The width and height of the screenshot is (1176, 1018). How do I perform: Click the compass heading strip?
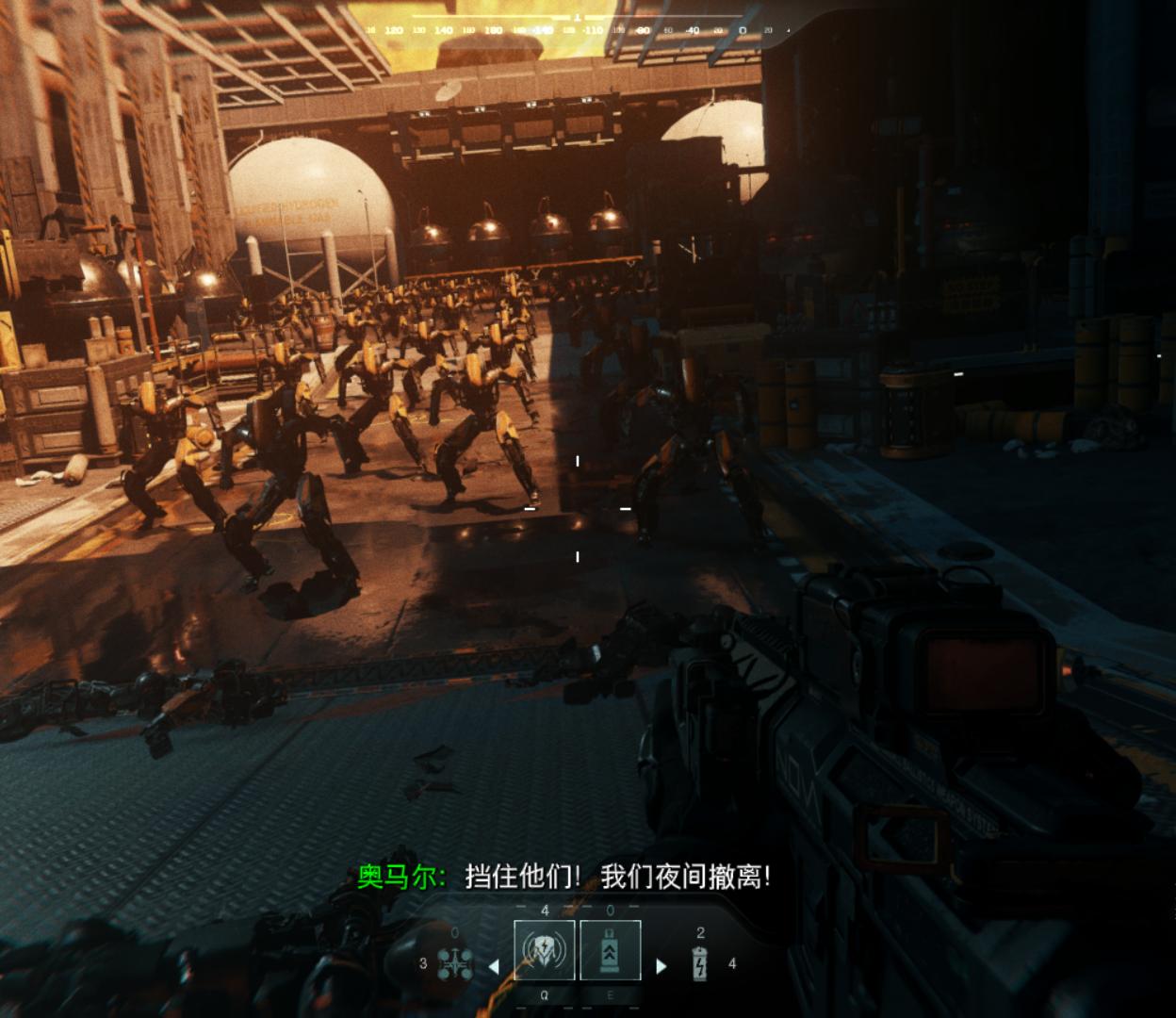577,30
